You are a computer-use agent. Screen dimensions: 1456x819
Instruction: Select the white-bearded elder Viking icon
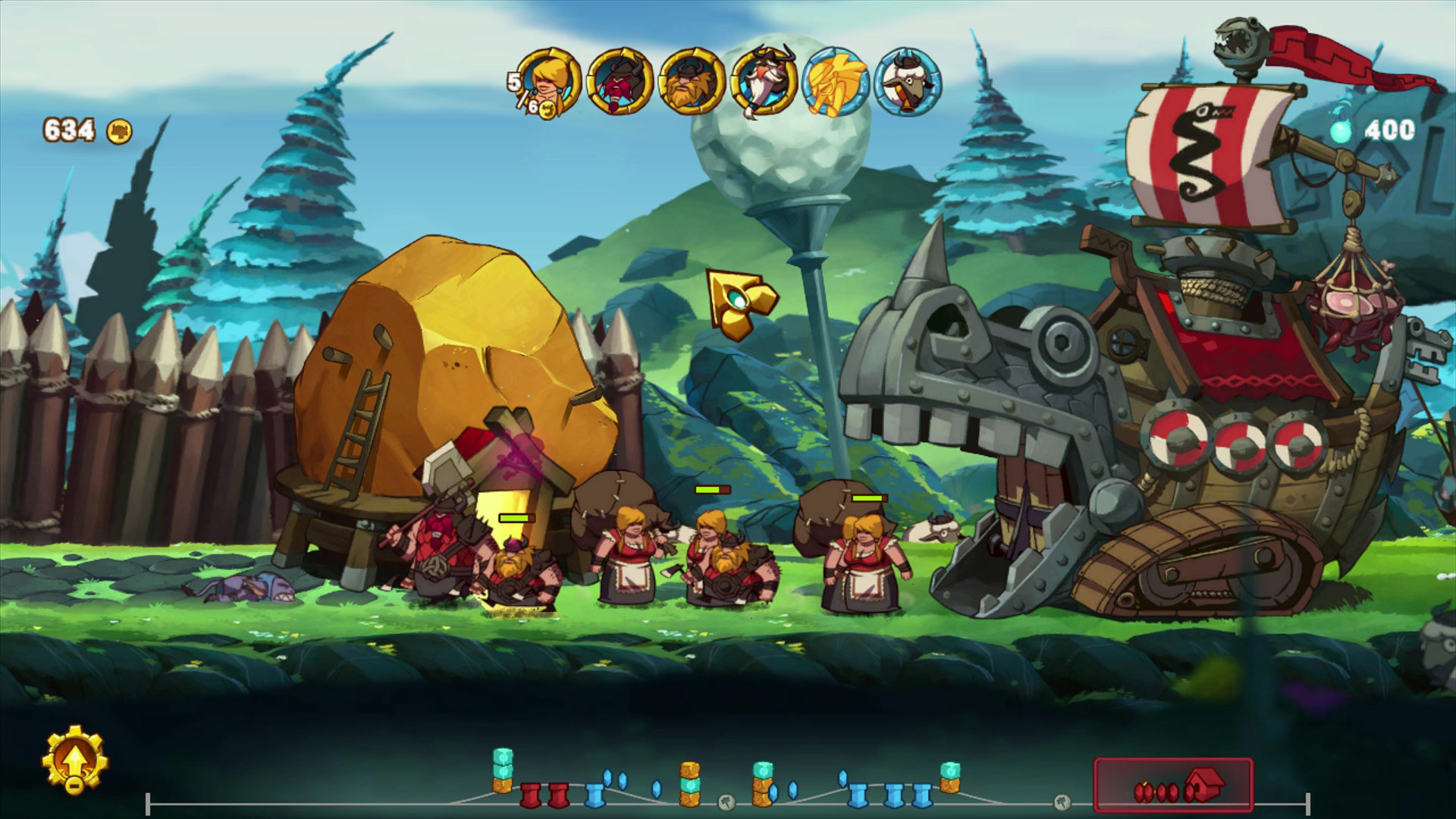(x=763, y=82)
